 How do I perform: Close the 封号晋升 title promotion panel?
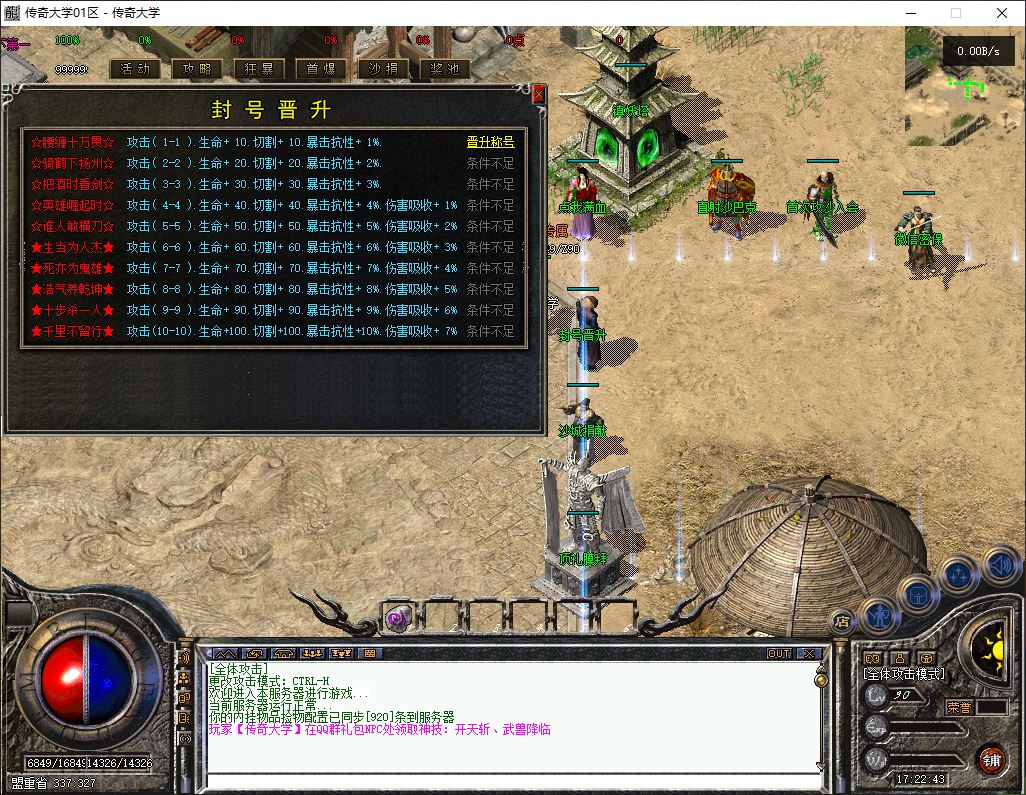tap(539, 93)
